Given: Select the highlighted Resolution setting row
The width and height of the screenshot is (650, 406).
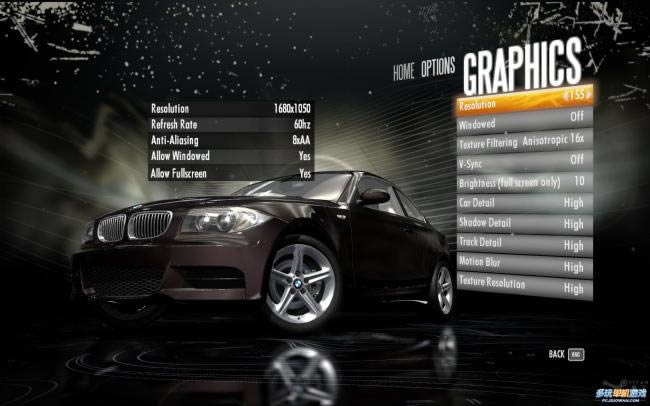Looking at the screenshot, I should click(520, 104).
